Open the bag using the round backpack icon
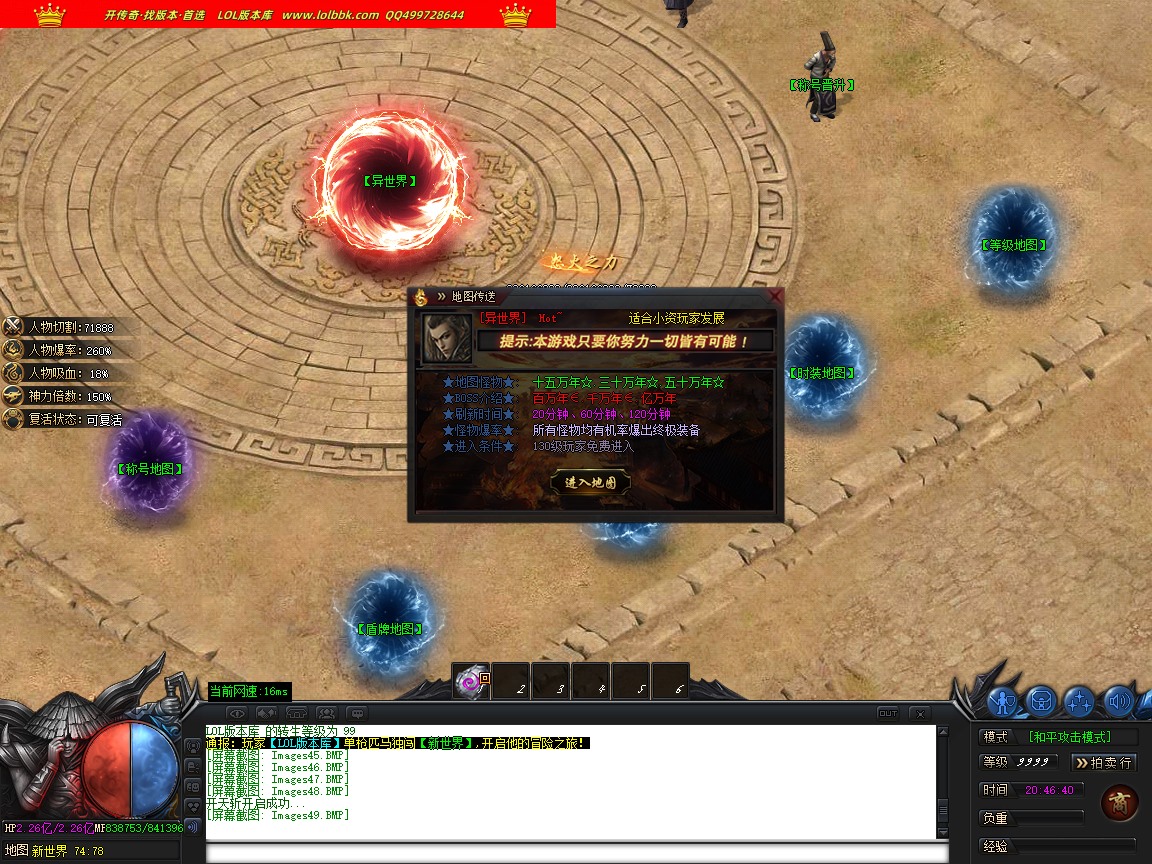Screen dimensions: 1152x864 1041,701
